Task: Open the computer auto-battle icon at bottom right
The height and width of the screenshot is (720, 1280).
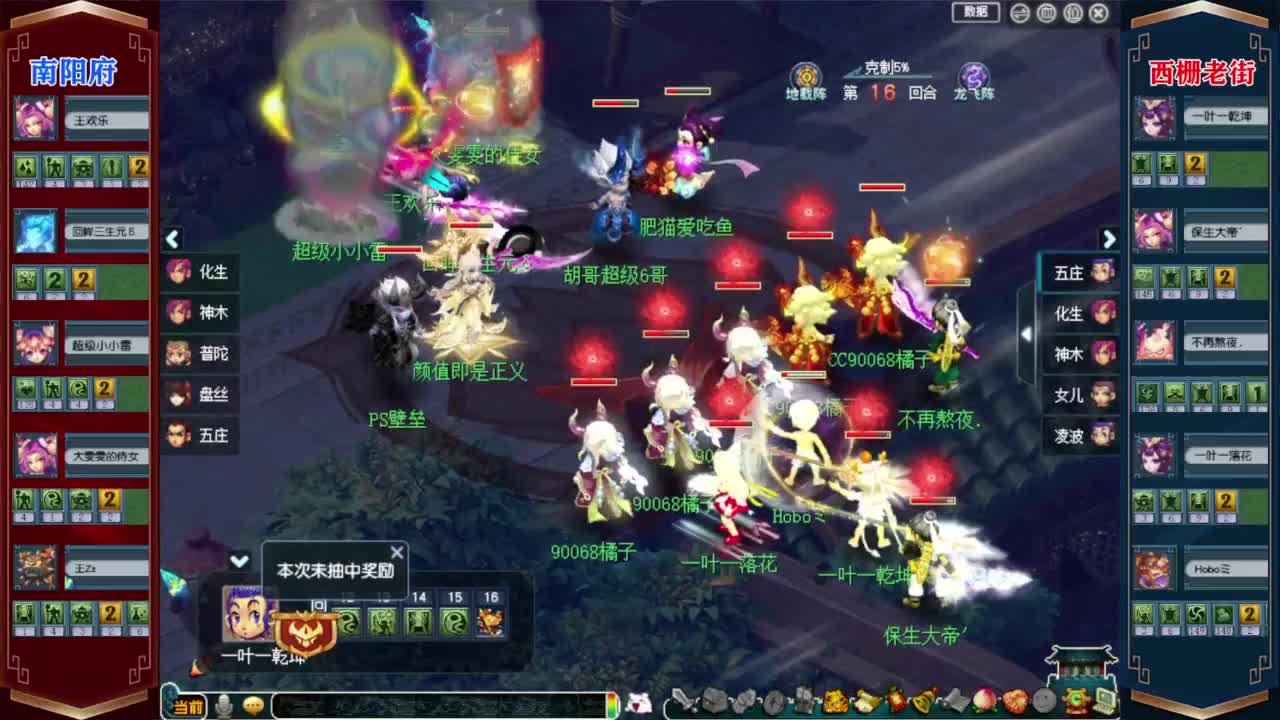Action: pos(1106,702)
